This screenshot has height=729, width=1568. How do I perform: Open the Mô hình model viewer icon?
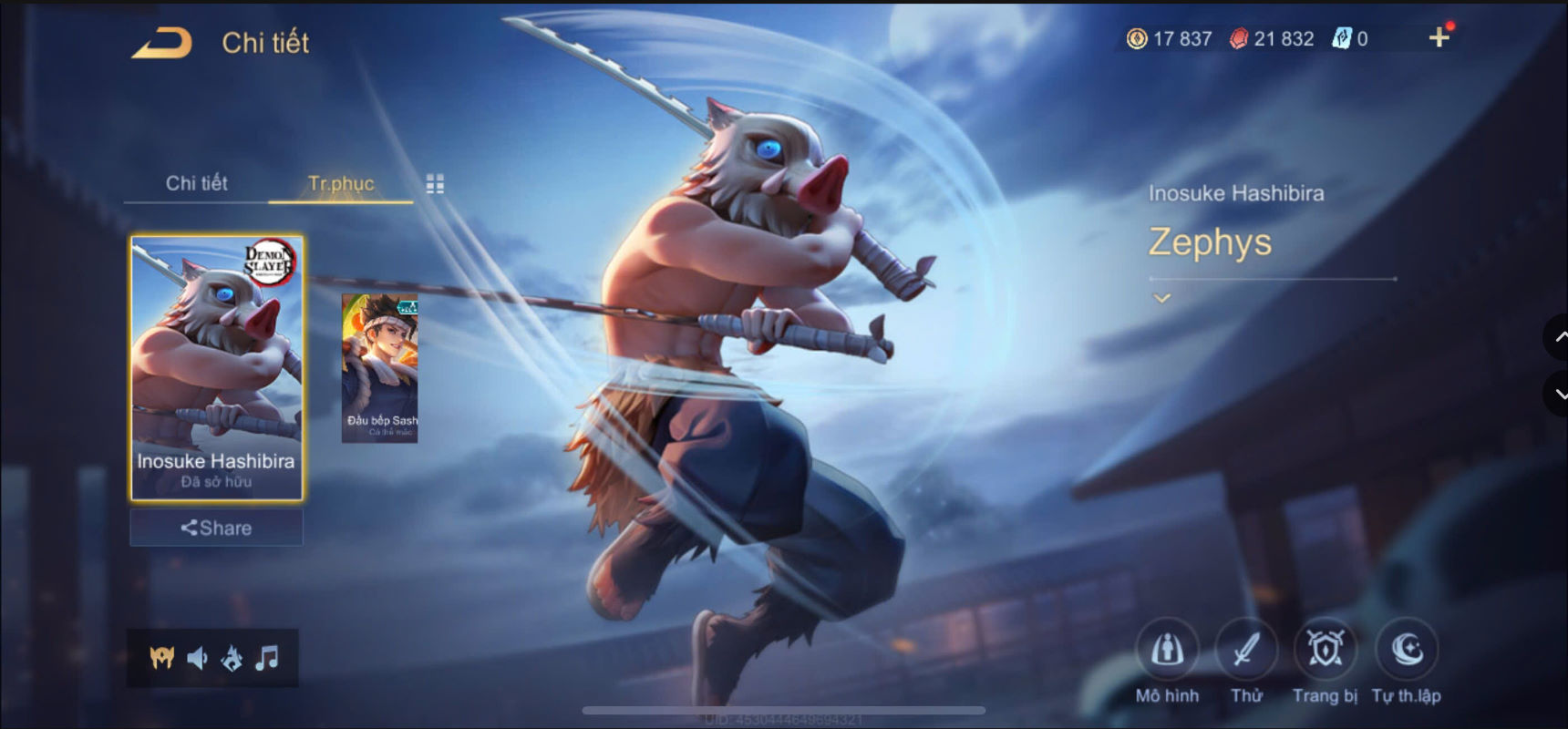(x=1168, y=652)
